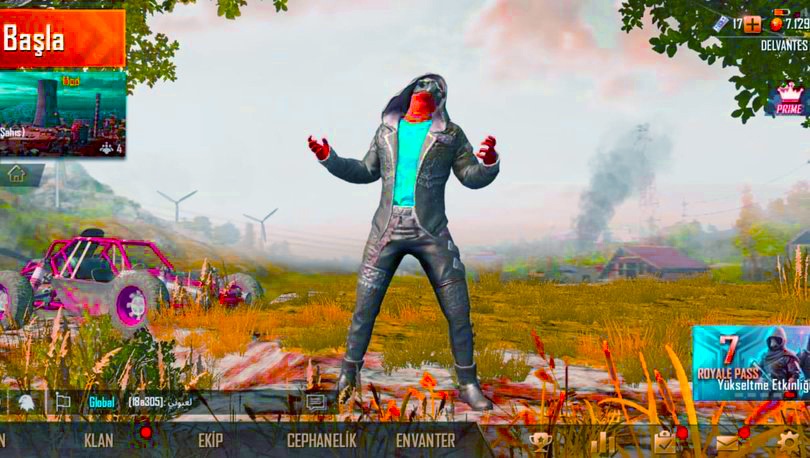810x458 pixels.
Task: Open the Royale Pass 7 banner
Action: (x=750, y=363)
